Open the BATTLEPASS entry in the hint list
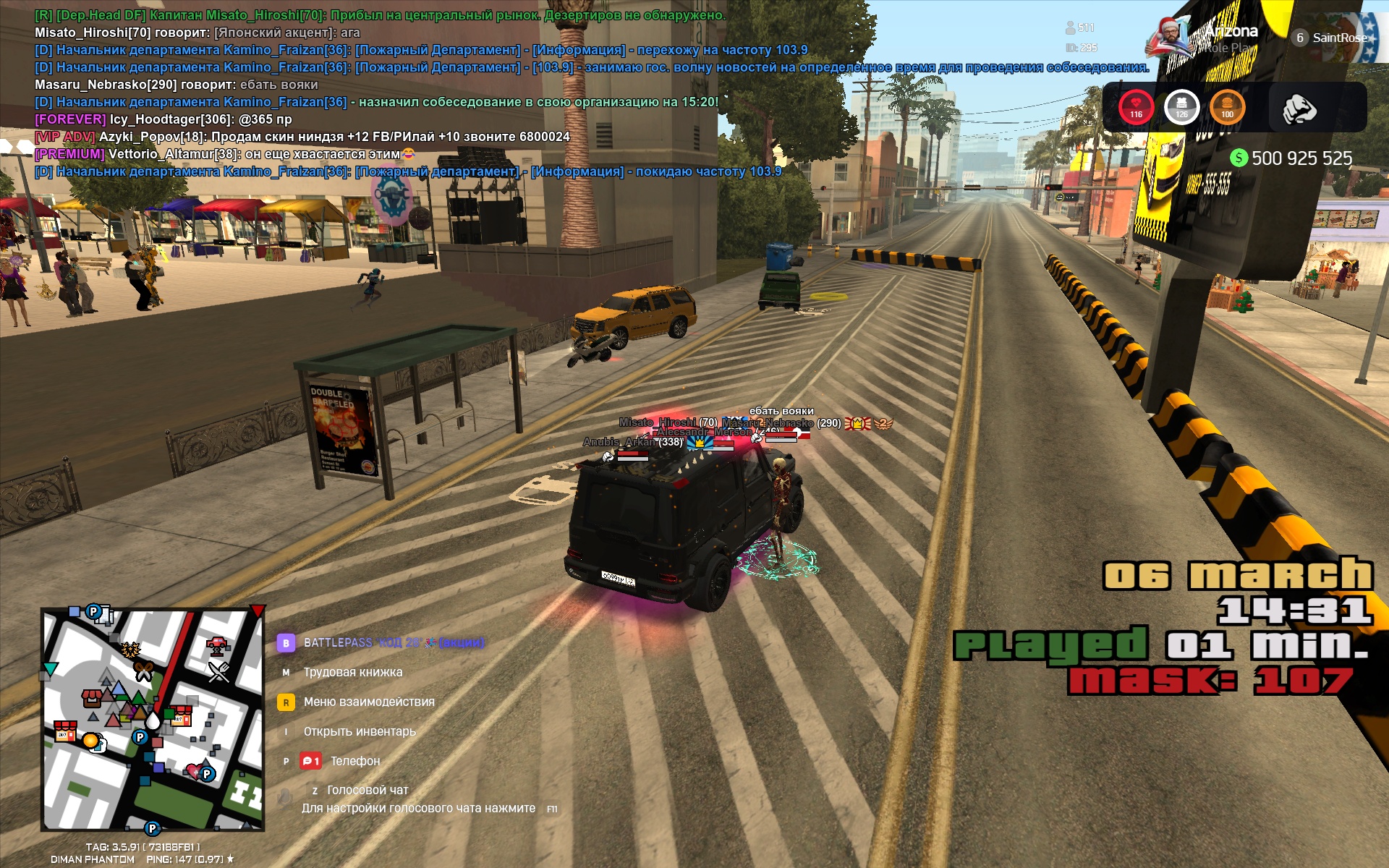 point(337,642)
